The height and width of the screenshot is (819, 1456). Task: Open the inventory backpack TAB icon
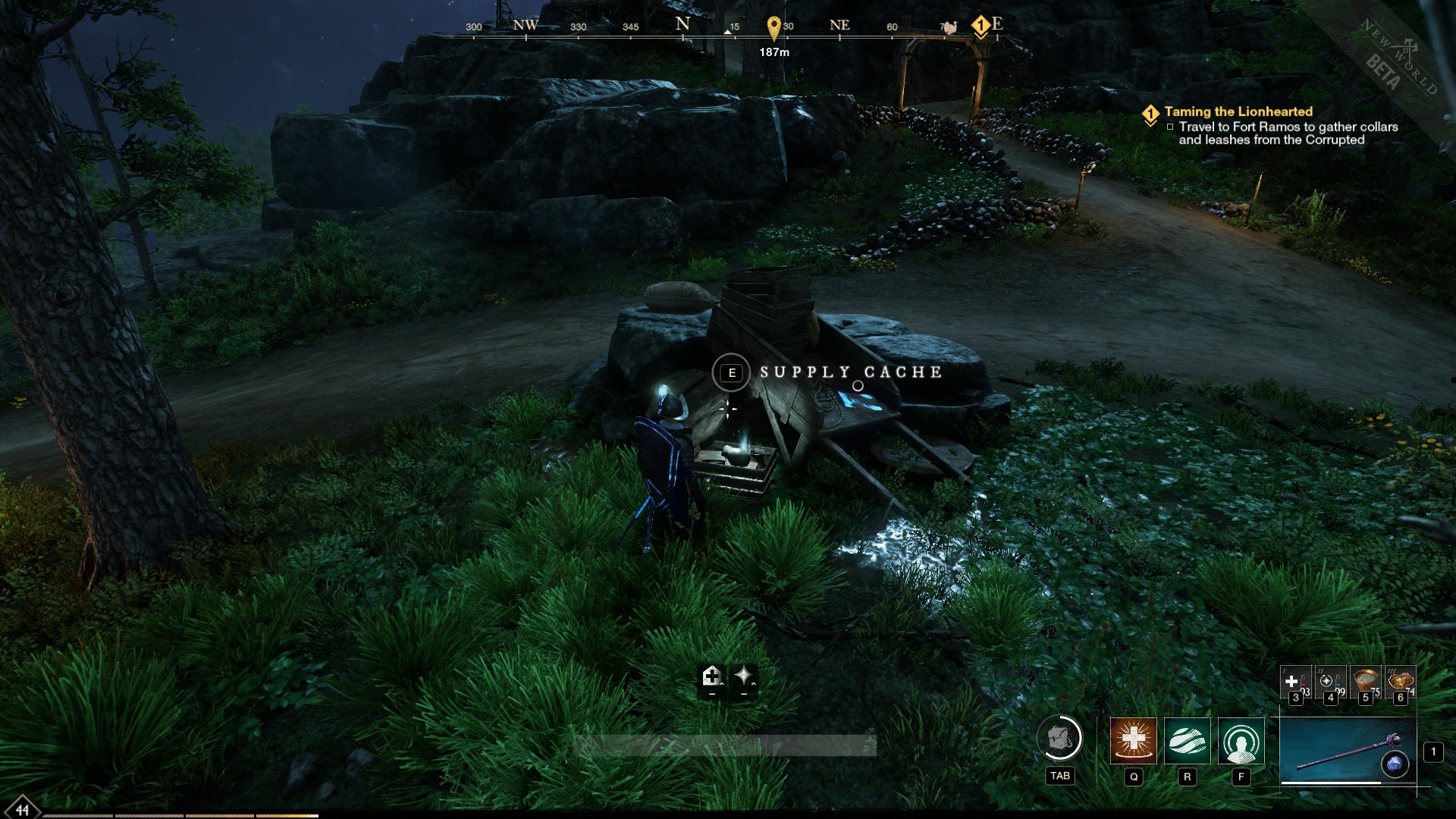point(1060,738)
